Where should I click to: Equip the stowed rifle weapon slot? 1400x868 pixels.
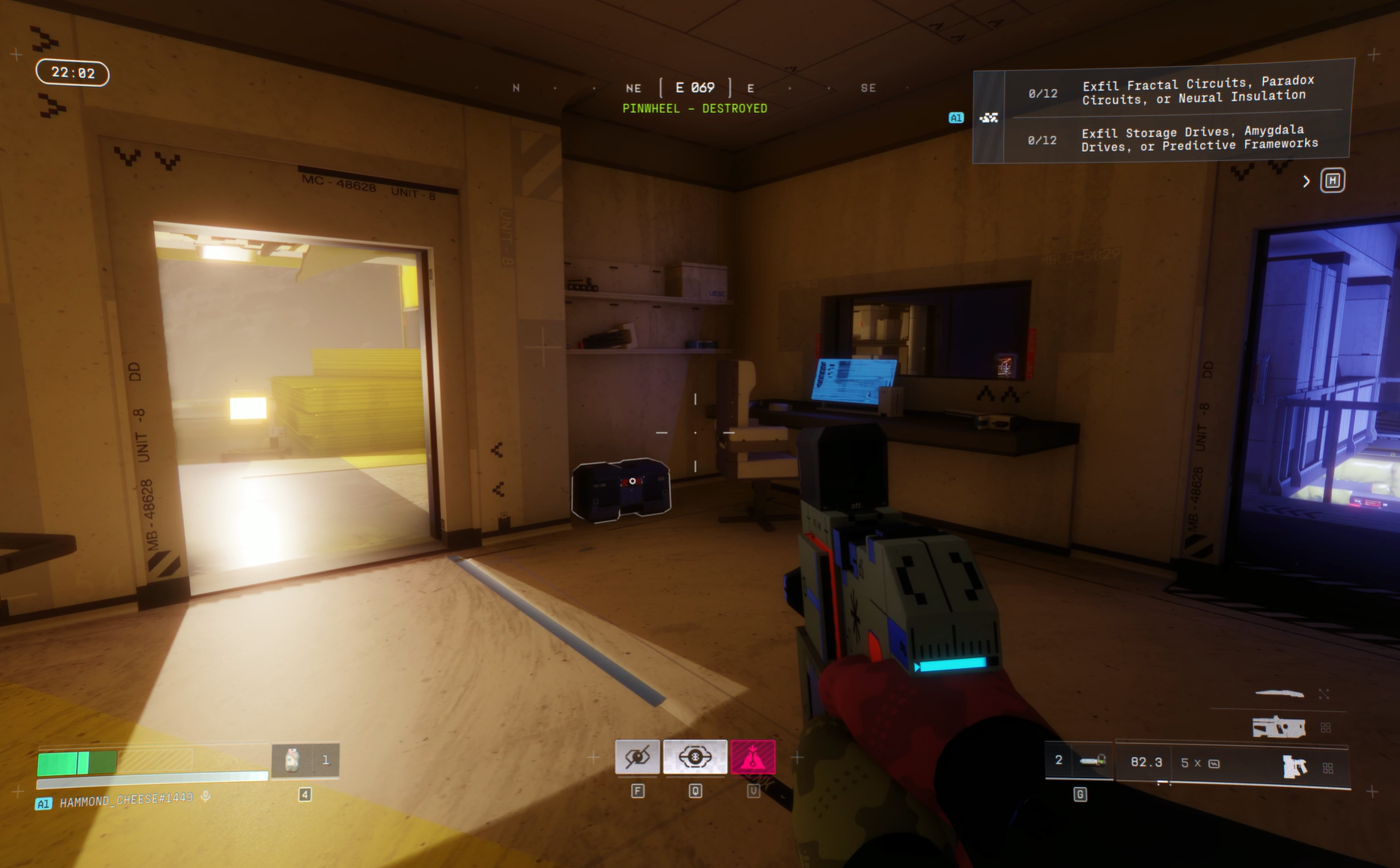click(x=1279, y=726)
